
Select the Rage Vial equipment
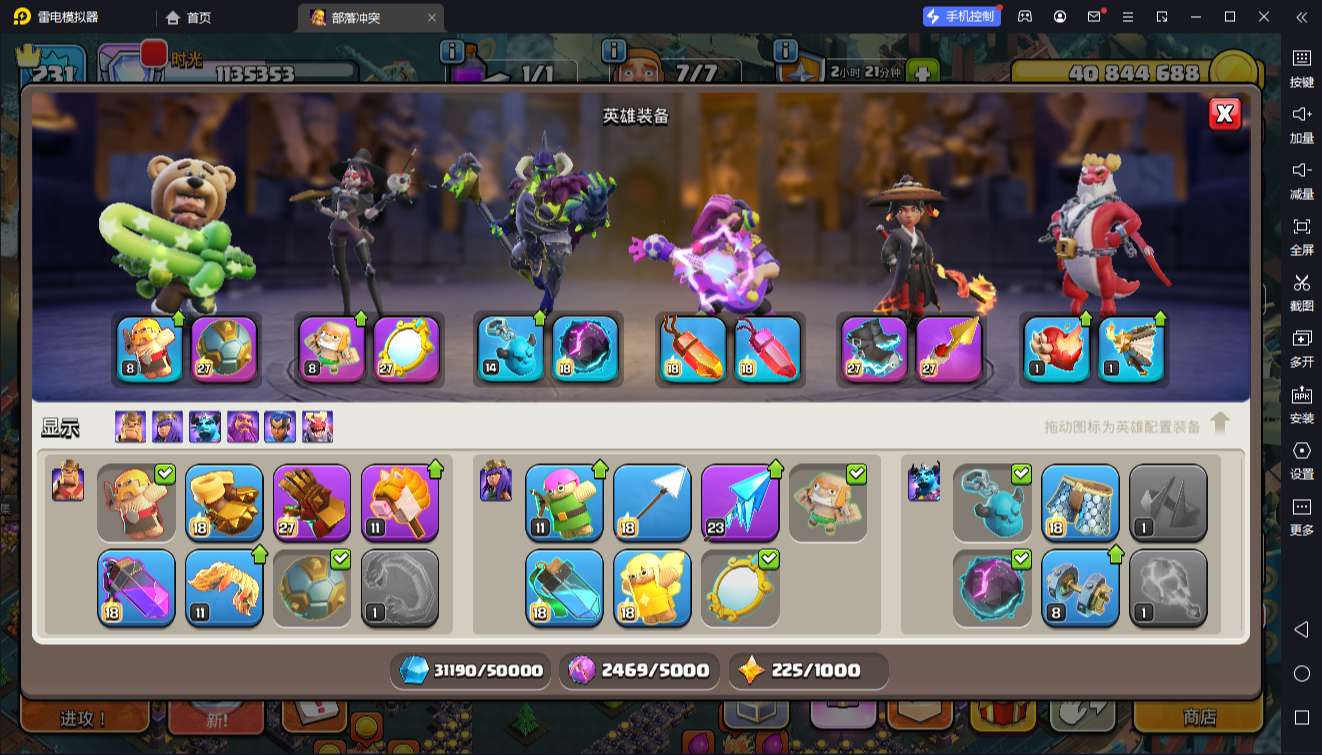click(x=136, y=587)
